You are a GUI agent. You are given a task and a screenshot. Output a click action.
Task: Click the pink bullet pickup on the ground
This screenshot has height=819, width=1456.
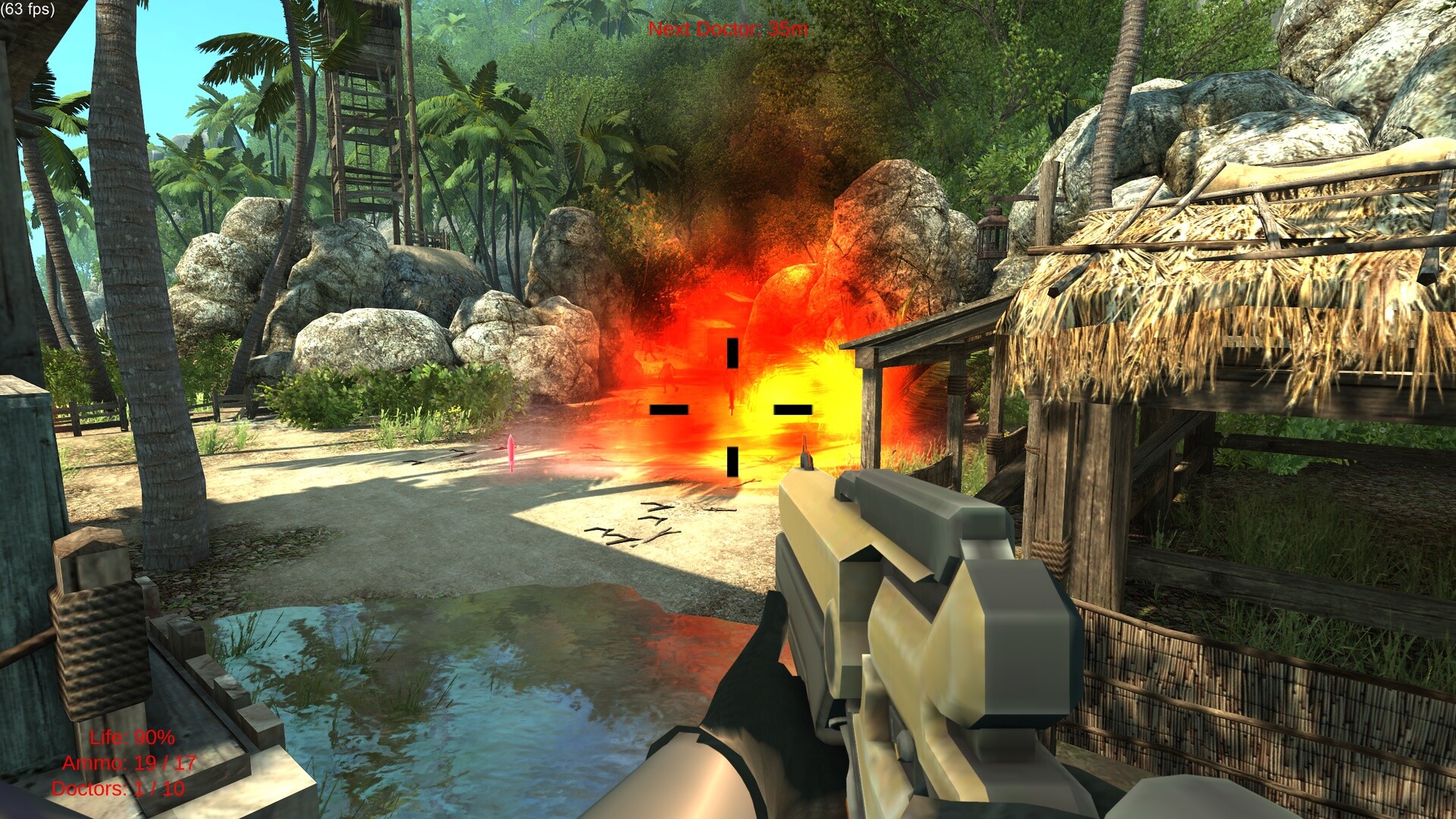[x=513, y=453]
